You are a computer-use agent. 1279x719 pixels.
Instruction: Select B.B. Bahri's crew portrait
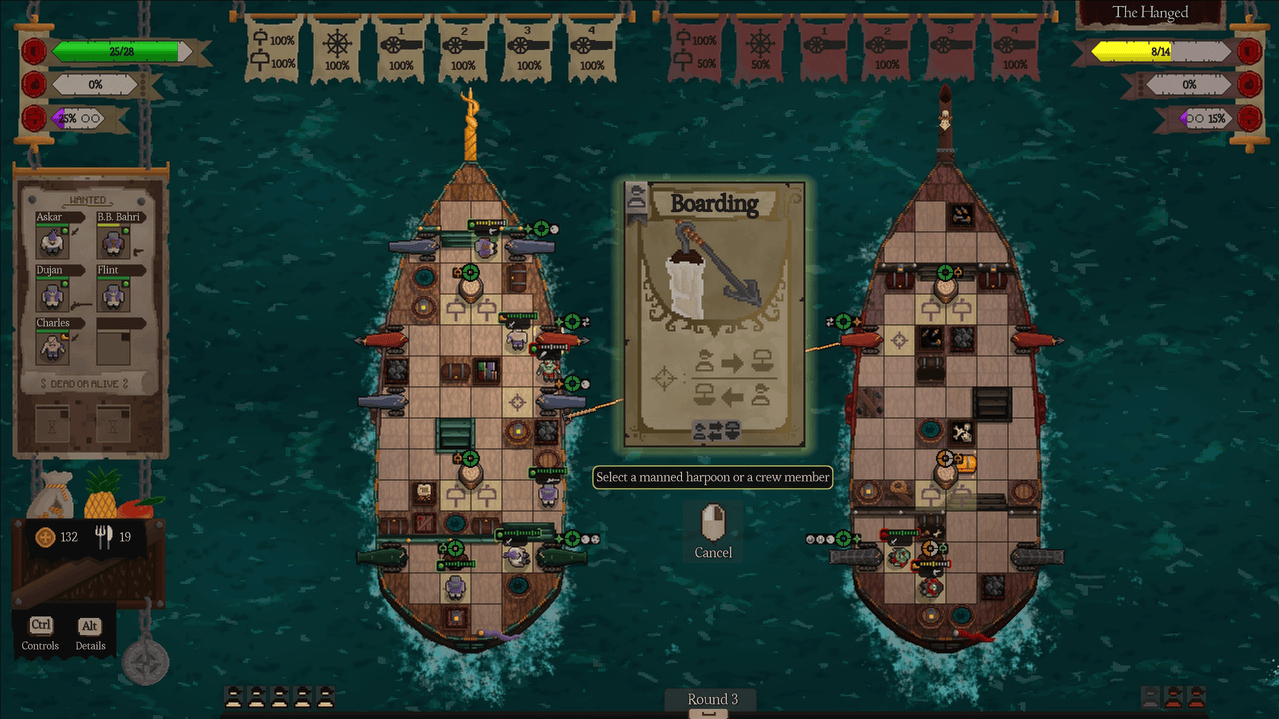pyautogui.click(x=112, y=240)
